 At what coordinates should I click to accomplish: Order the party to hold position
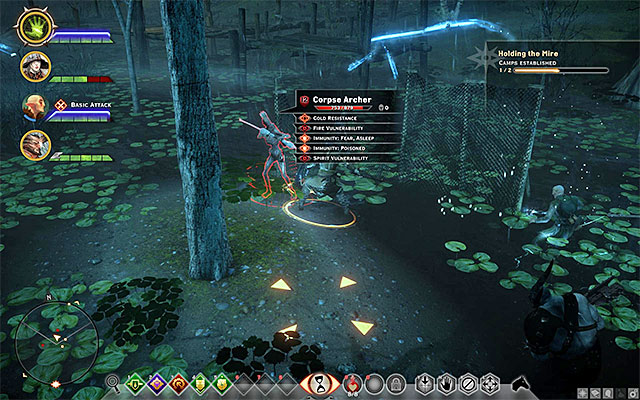(x=446, y=383)
